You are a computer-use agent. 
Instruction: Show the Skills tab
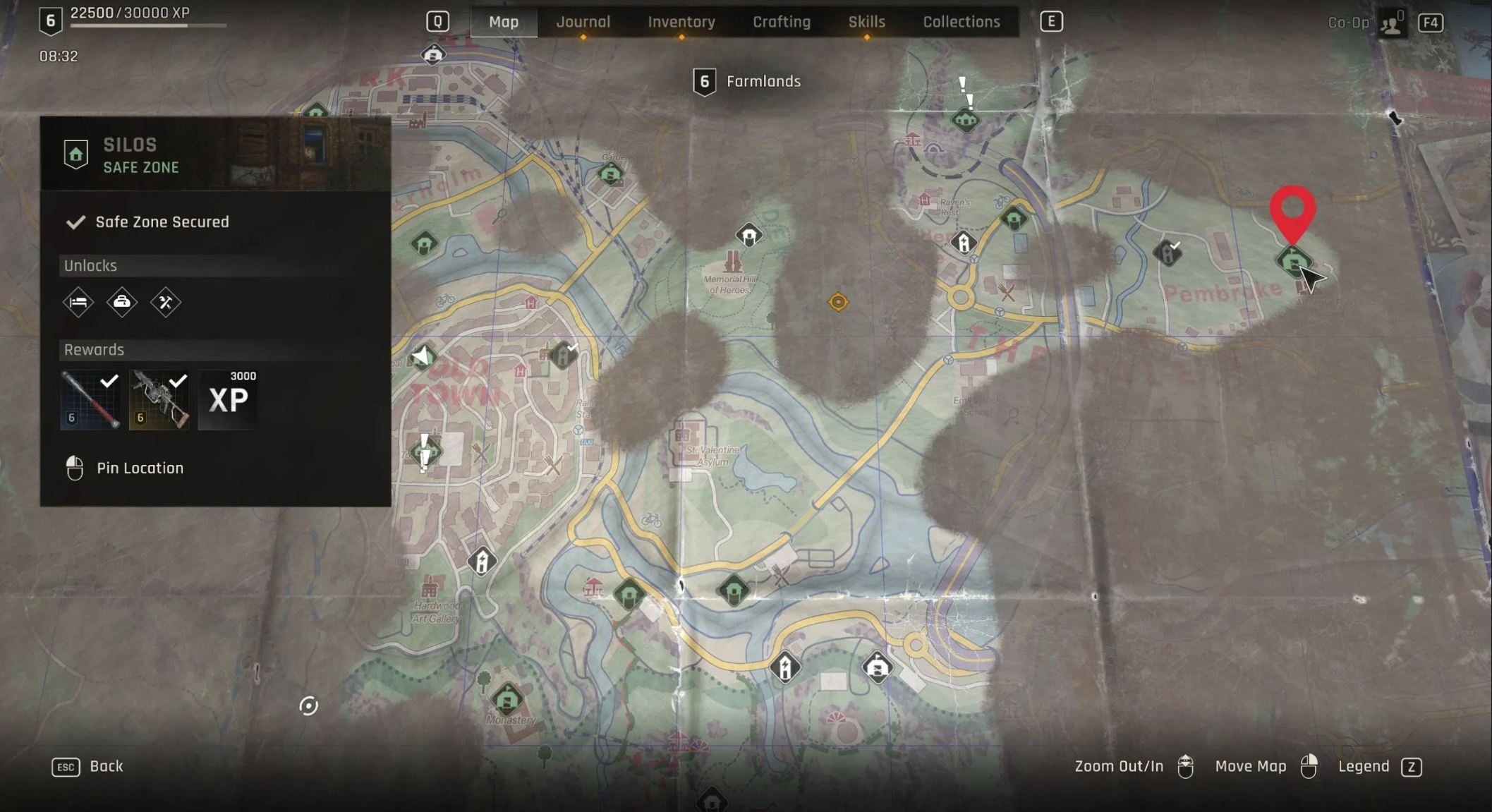pyautogui.click(x=866, y=22)
